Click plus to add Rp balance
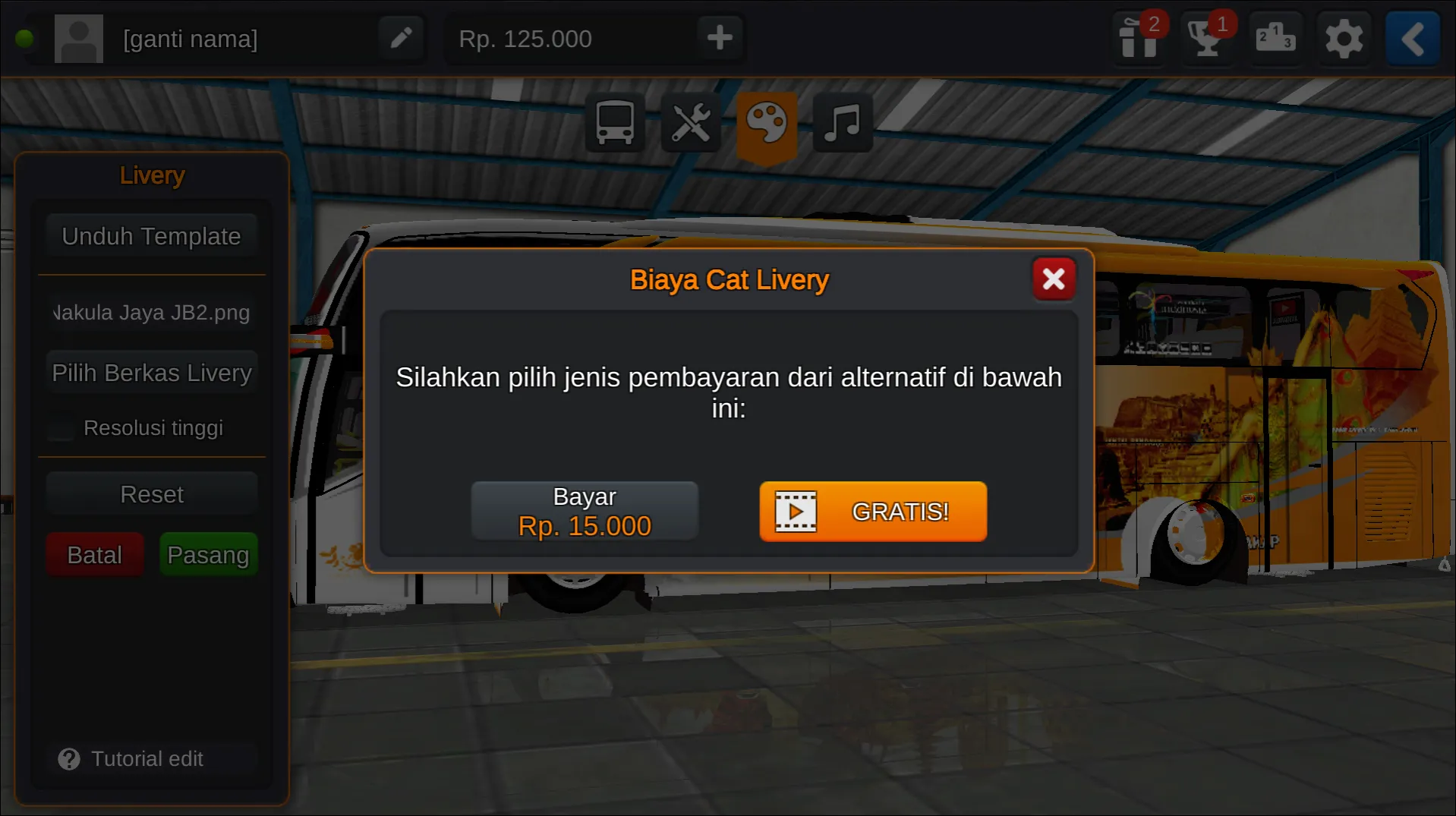Screen dimensions: 1456x816 719,37
